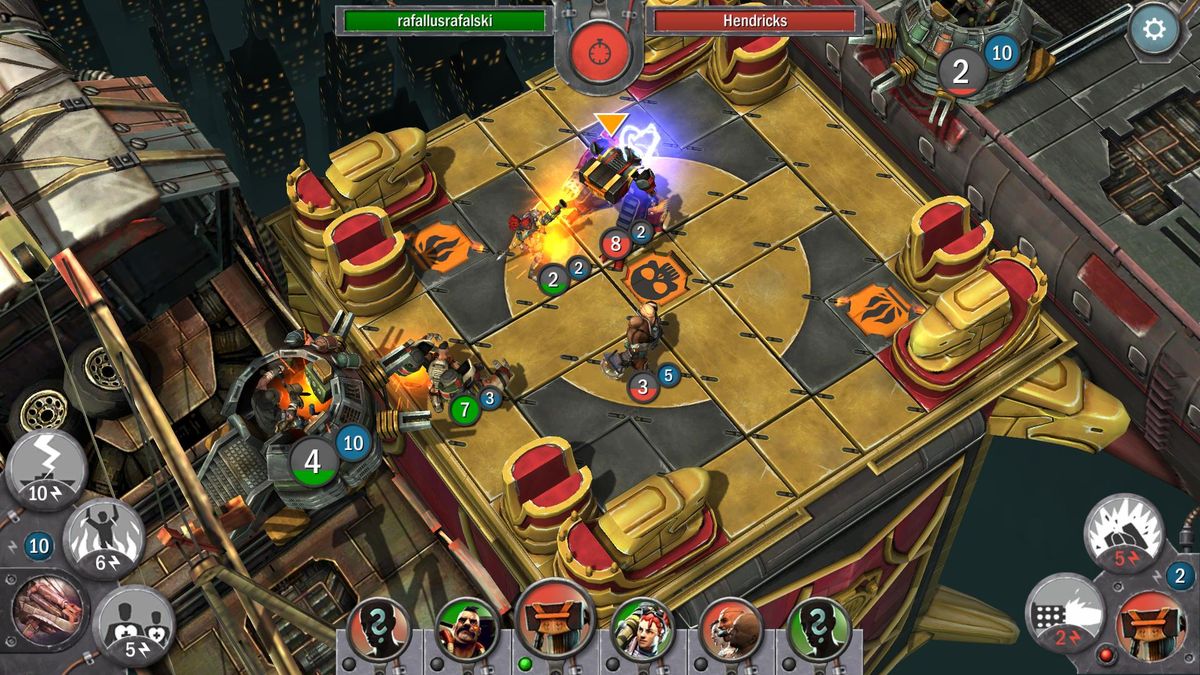
Task: Choose the mustached brawler in turn order
Action: (x=467, y=629)
